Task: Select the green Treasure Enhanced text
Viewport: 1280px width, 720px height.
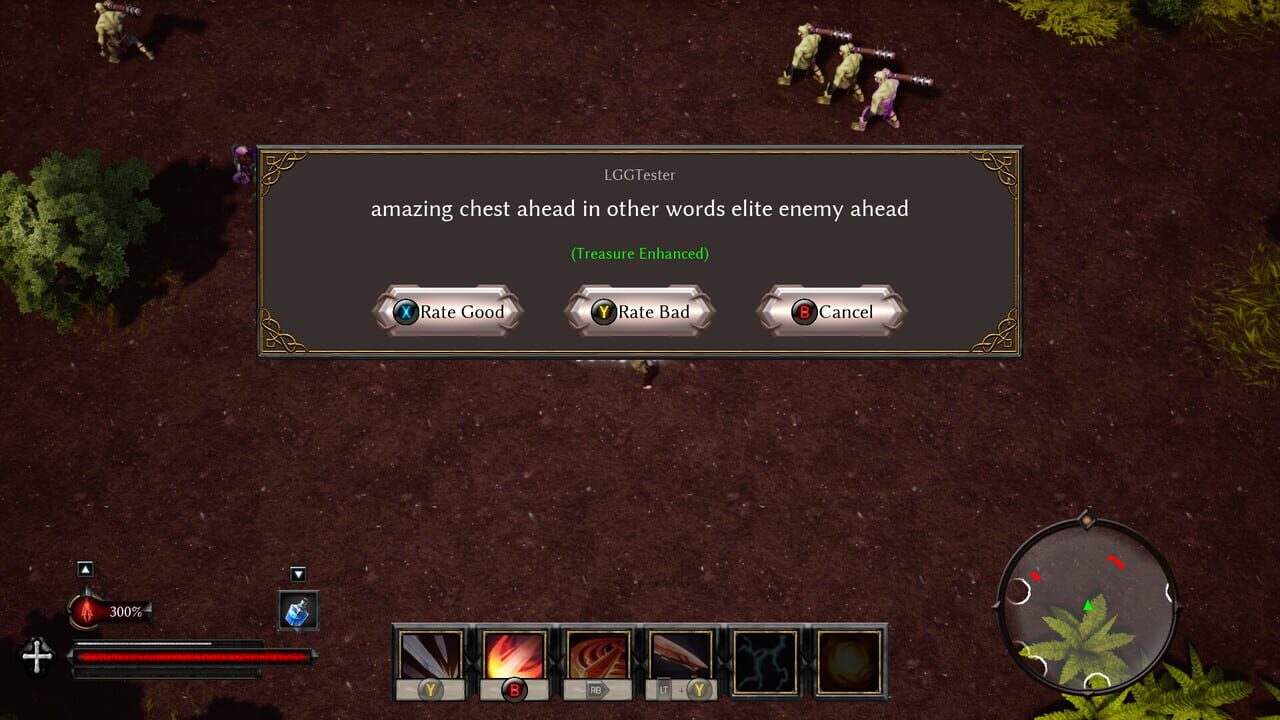Action: tap(640, 254)
